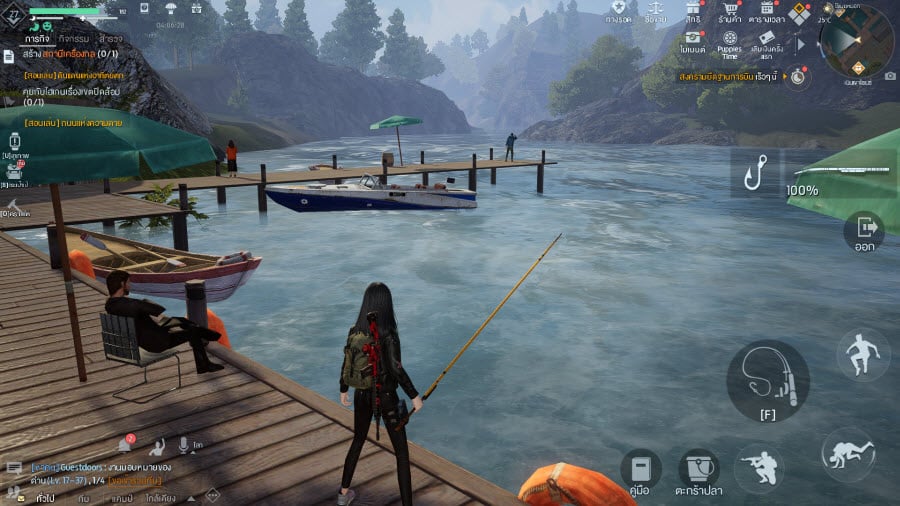
Task: Toggle the prone stance button
Action: pos(848,453)
